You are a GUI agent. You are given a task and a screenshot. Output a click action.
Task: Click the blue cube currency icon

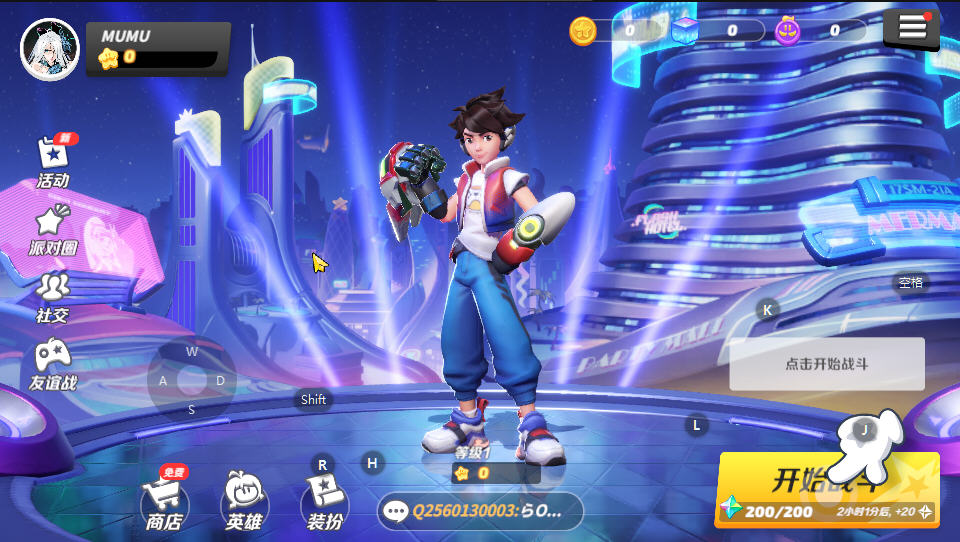[x=685, y=31]
